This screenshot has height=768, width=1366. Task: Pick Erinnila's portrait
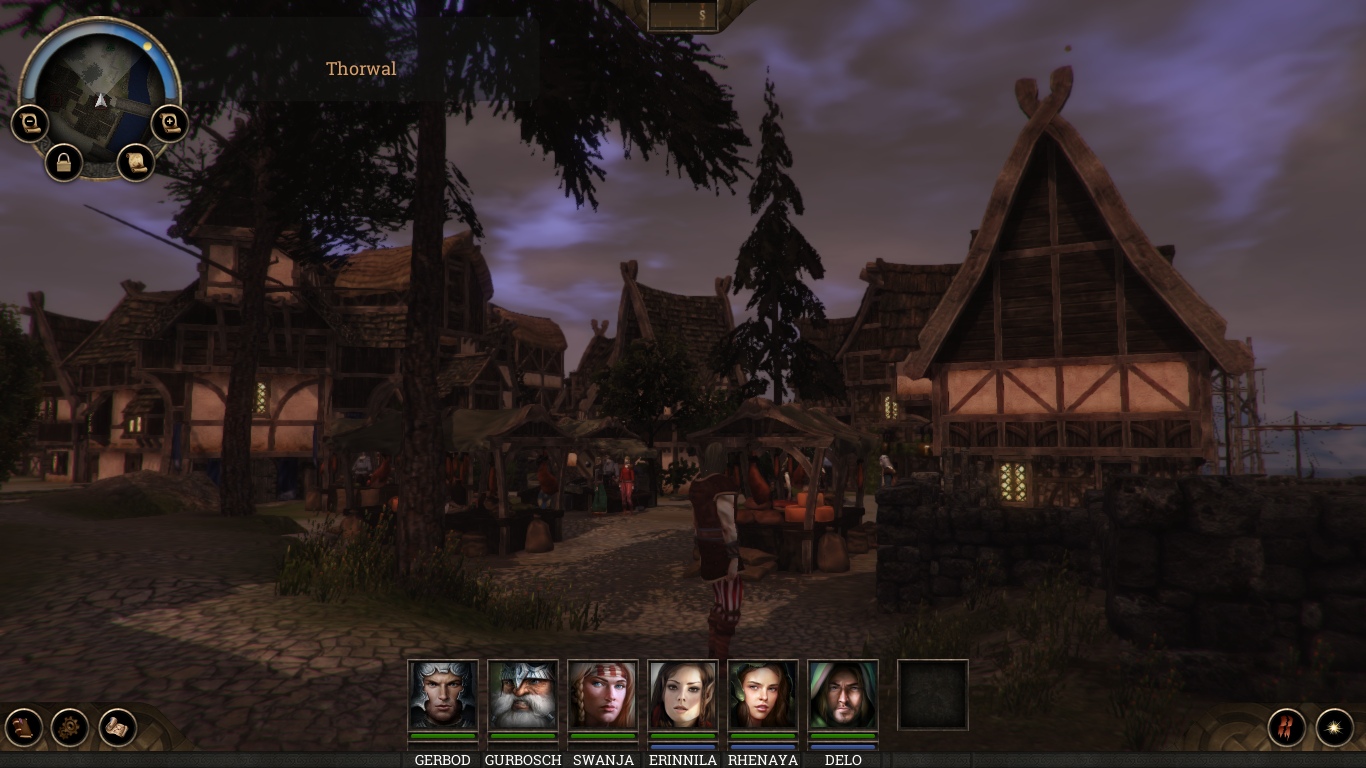[682, 695]
